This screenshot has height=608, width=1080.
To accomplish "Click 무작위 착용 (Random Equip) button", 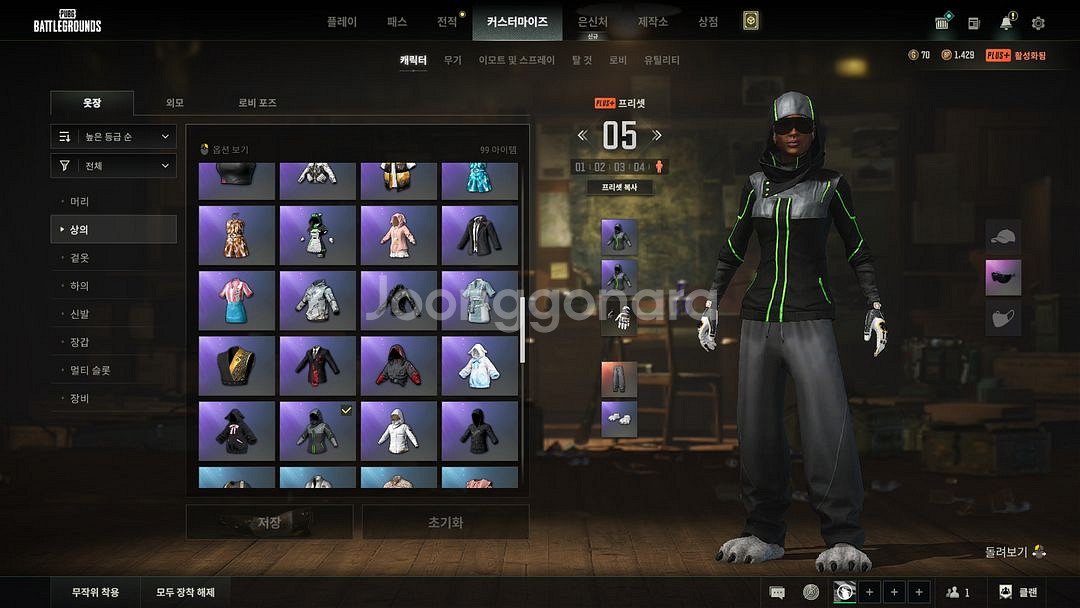I will (x=95, y=592).
